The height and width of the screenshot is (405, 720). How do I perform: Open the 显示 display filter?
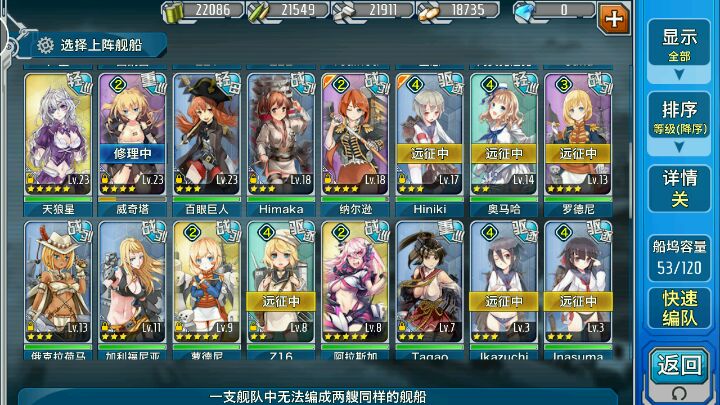point(679,44)
